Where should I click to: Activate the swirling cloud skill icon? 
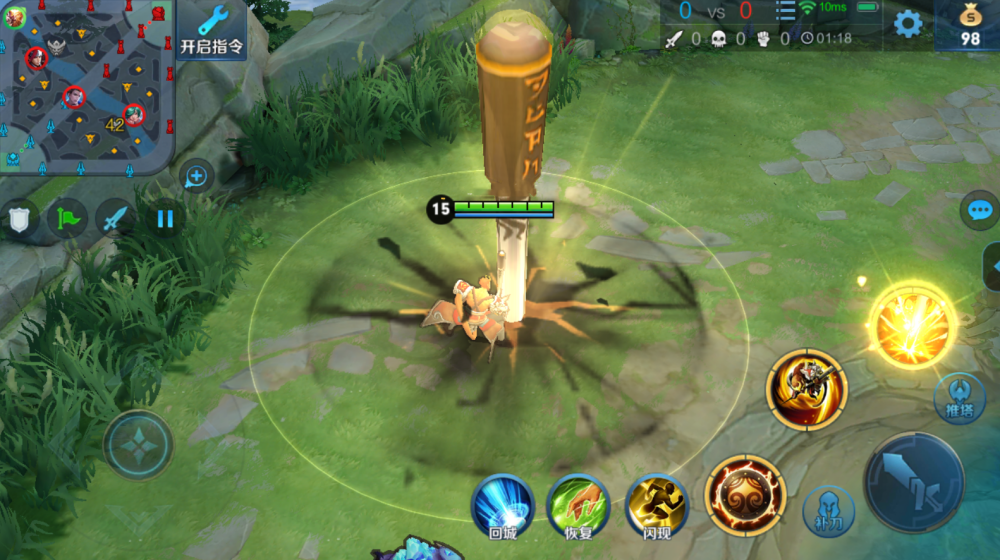pyautogui.click(x=745, y=495)
